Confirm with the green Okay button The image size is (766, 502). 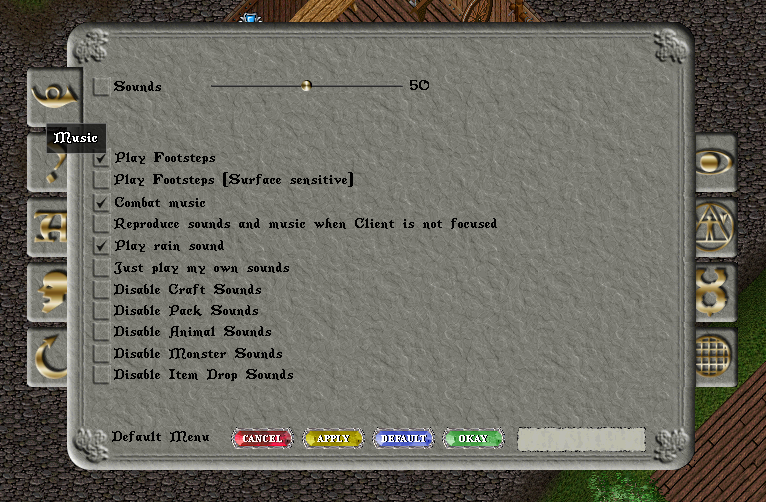coord(473,439)
